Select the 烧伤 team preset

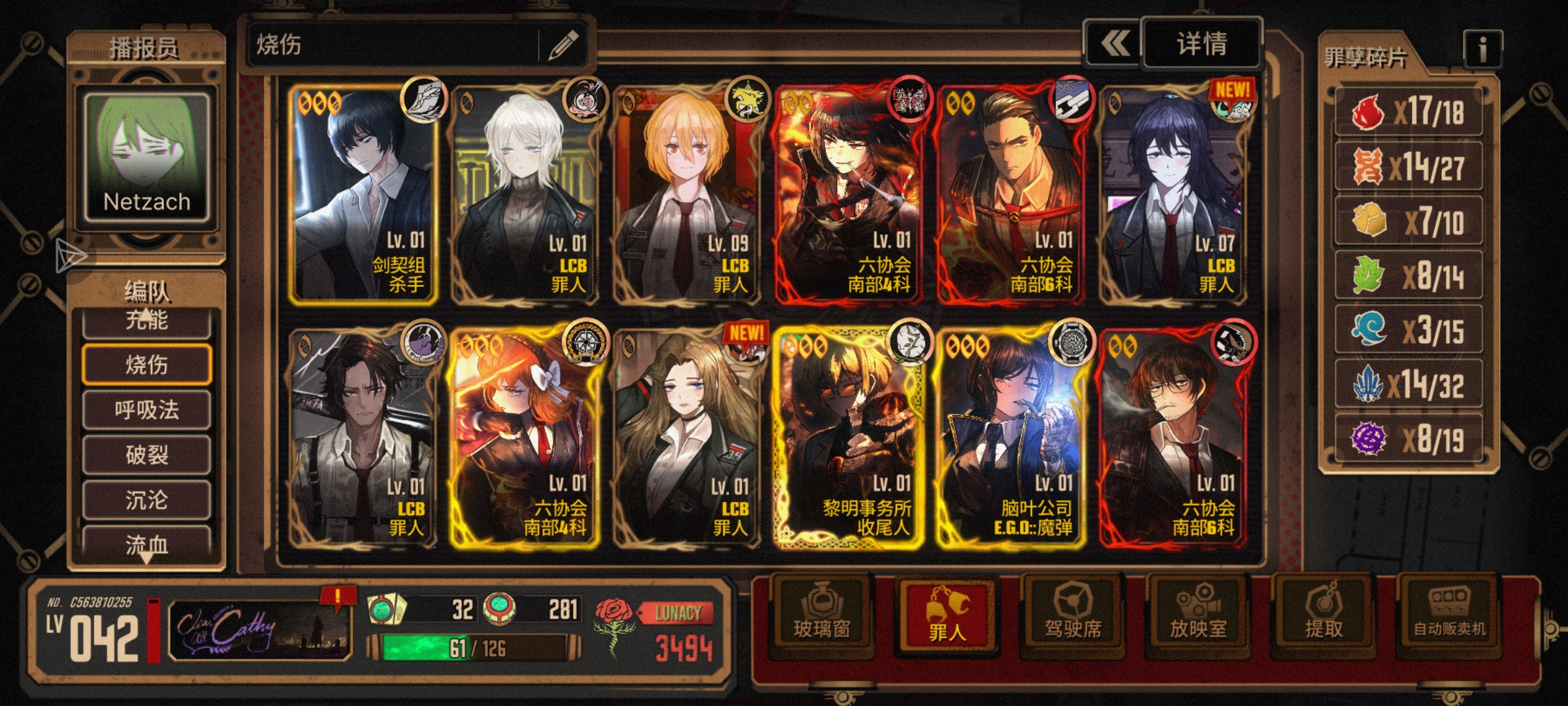[146, 364]
